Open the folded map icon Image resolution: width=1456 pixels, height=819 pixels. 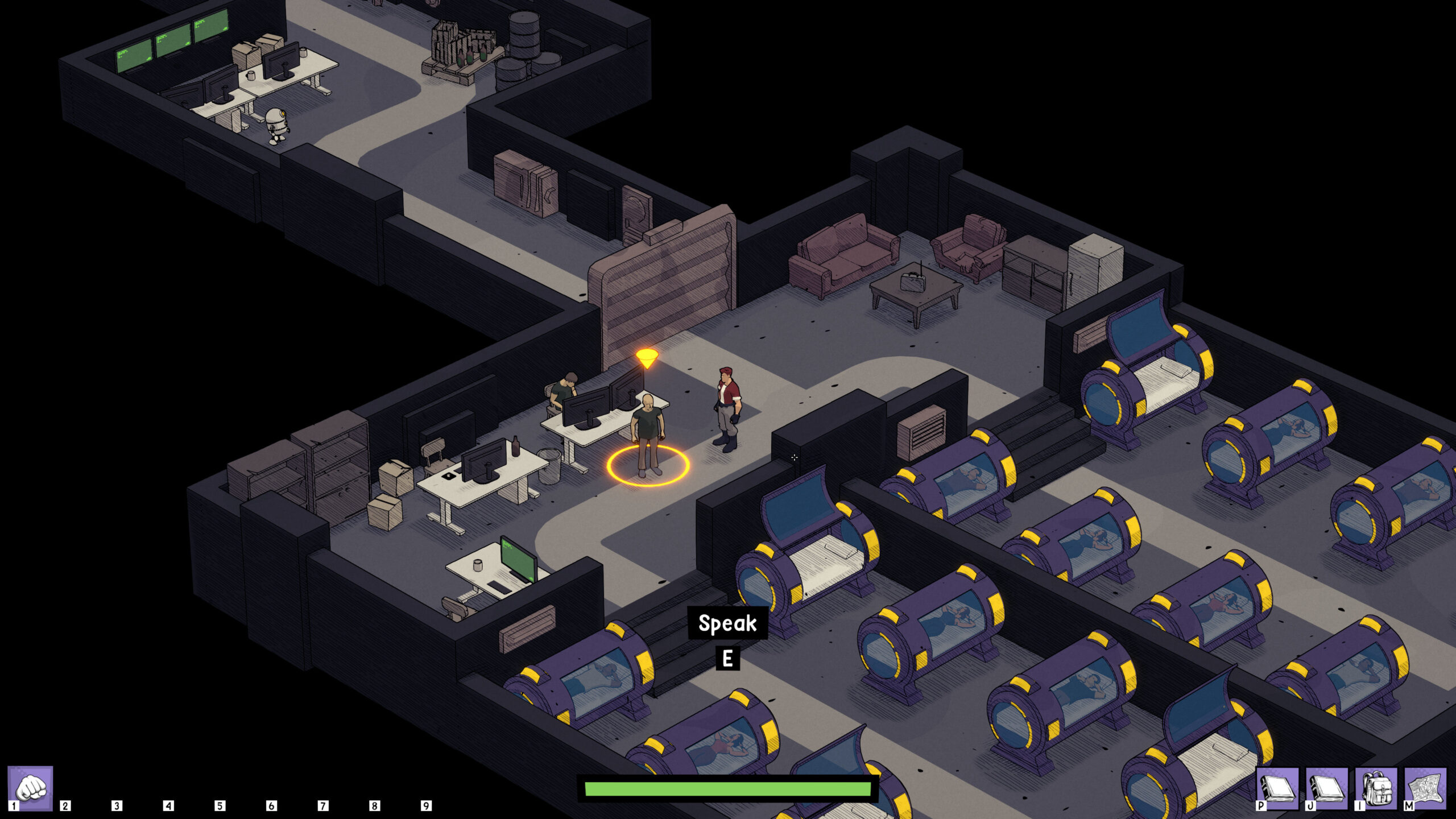tap(1425, 788)
